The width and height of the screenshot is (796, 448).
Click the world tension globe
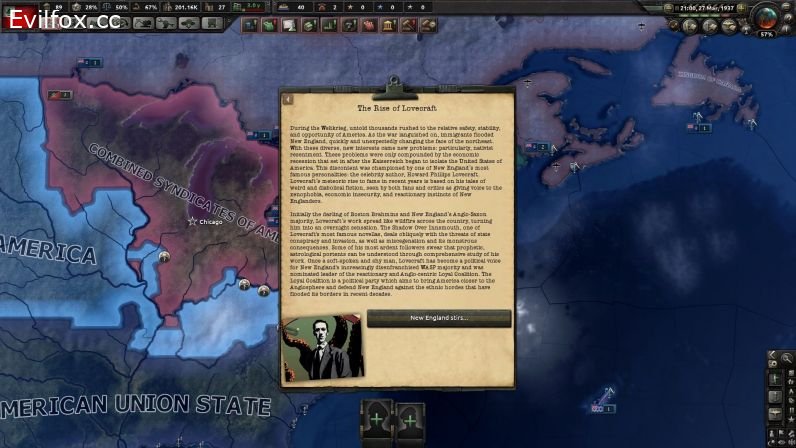click(x=769, y=17)
